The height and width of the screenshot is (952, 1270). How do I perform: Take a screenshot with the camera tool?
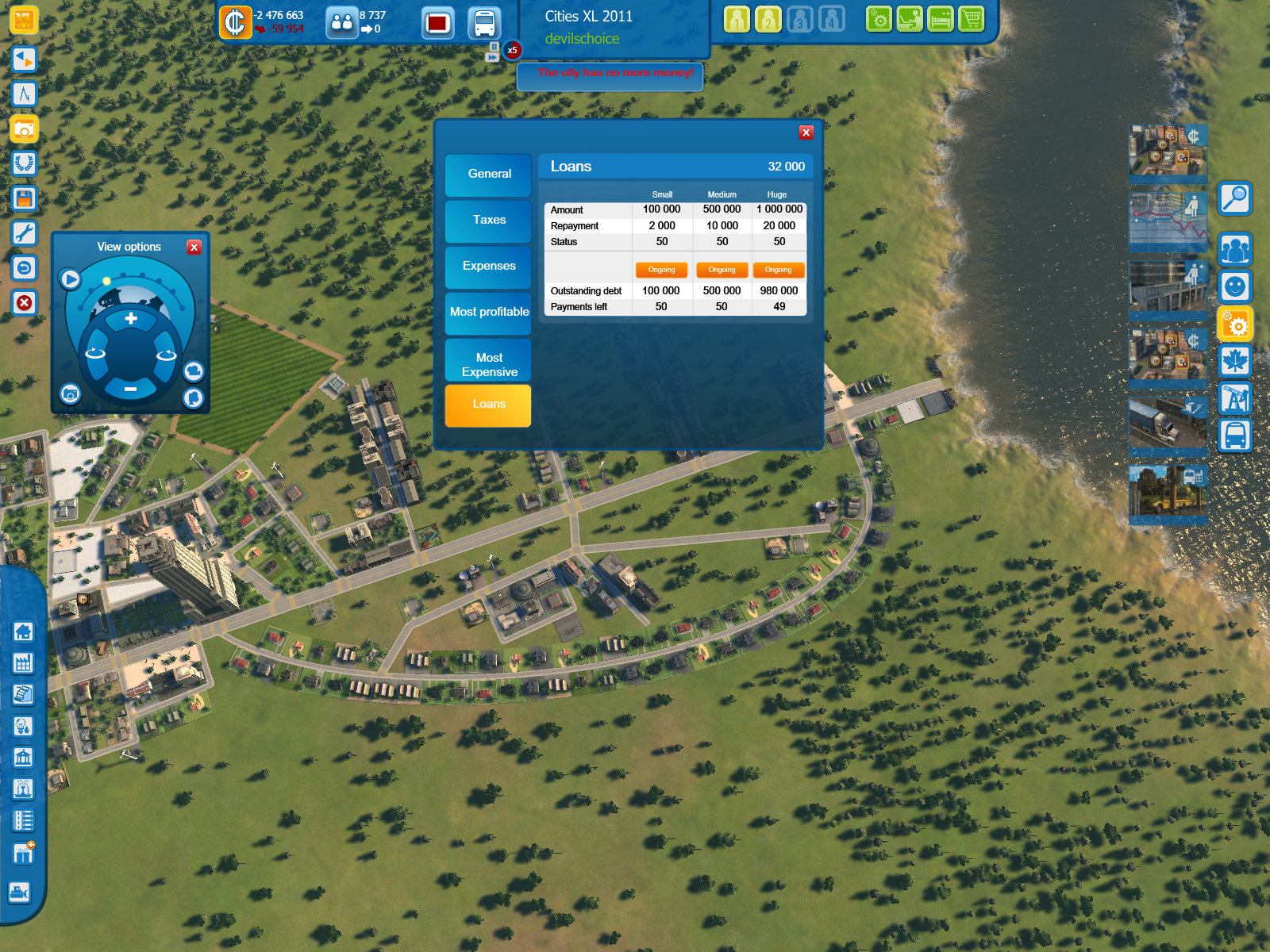point(24,129)
